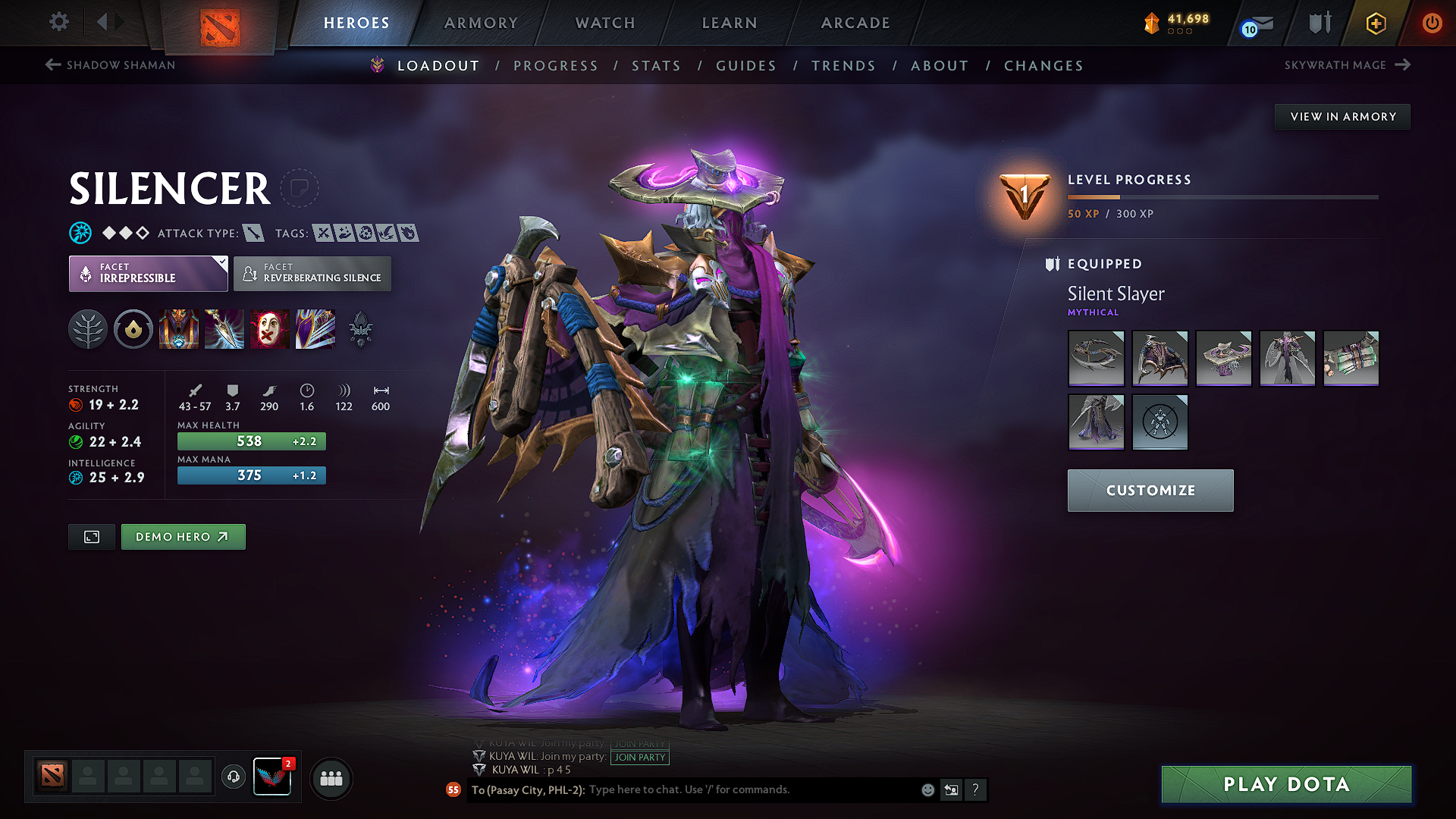Open the settings gear icon
Image resolution: width=1456 pixels, height=819 pixels.
pos(59,22)
